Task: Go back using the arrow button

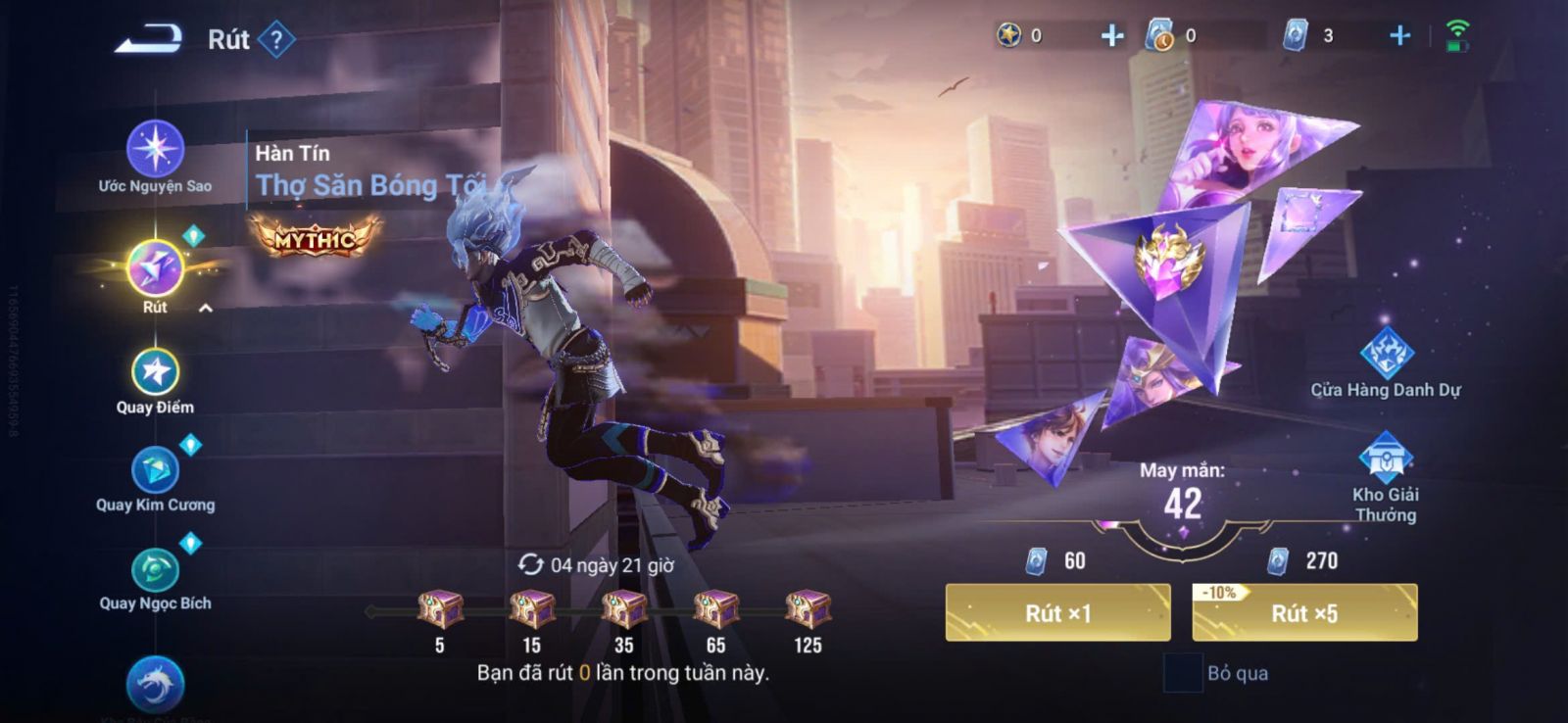Action: point(149,39)
